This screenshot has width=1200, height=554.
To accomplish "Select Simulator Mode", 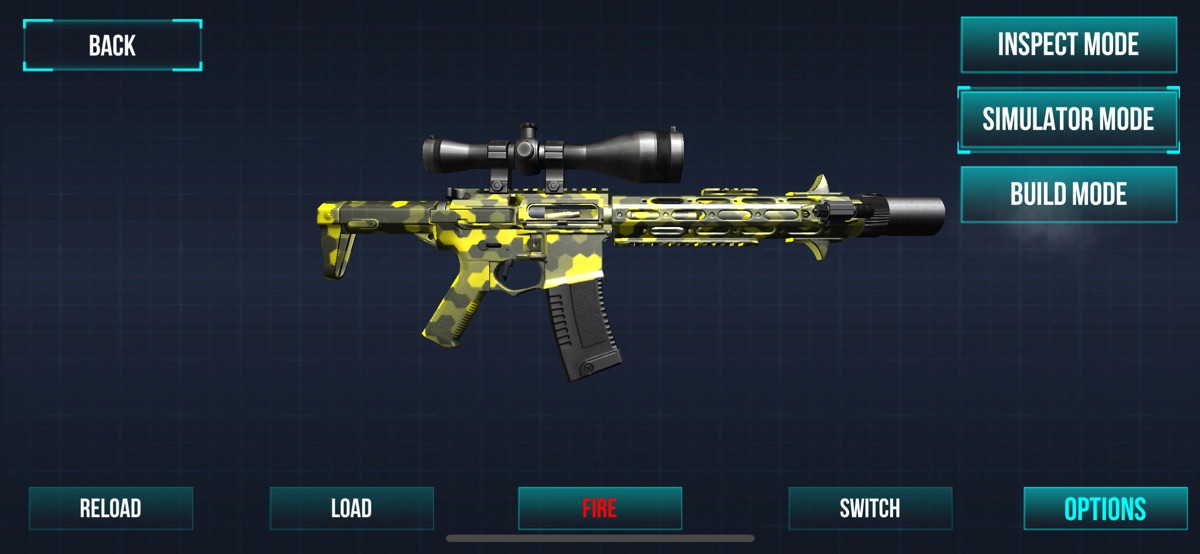I will click(x=1068, y=119).
